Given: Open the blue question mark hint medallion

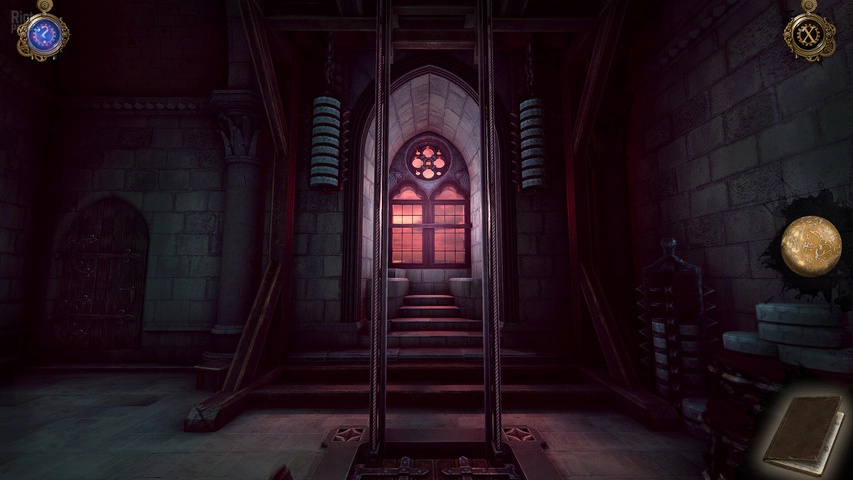Looking at the screenshot, I should point(43,35).
